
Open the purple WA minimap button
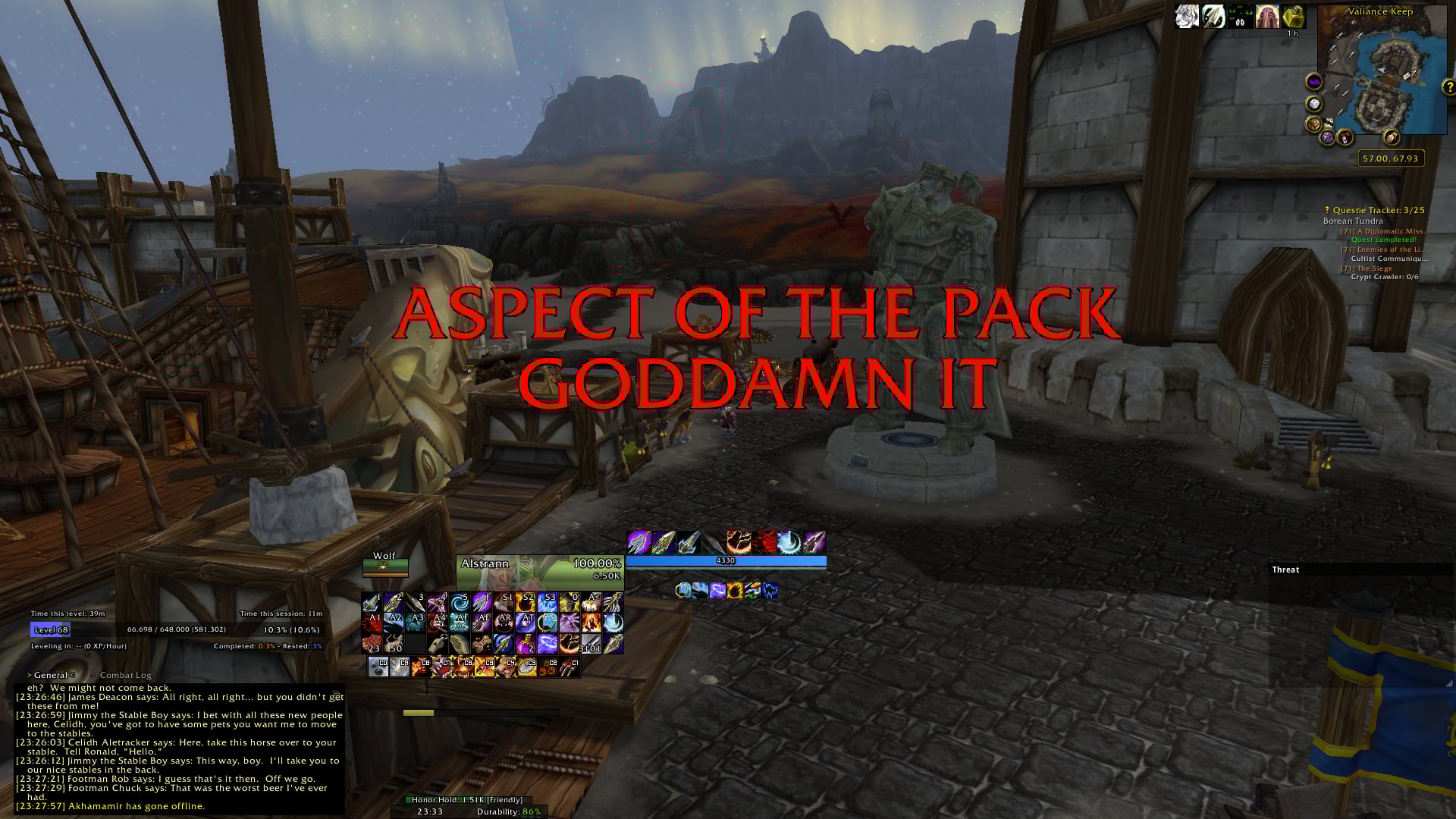1313,80
